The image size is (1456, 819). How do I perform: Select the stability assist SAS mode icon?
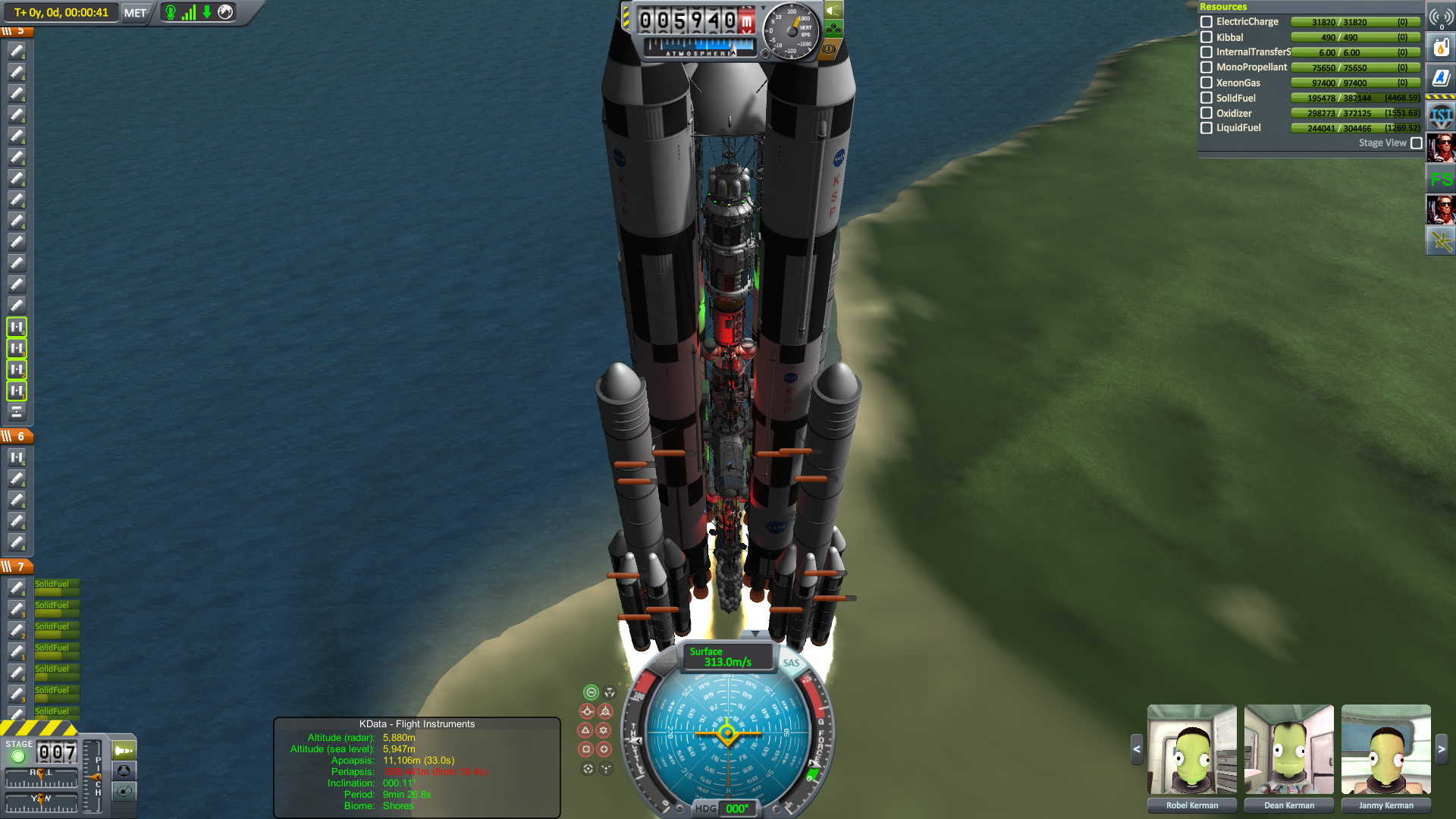(591, 692)
